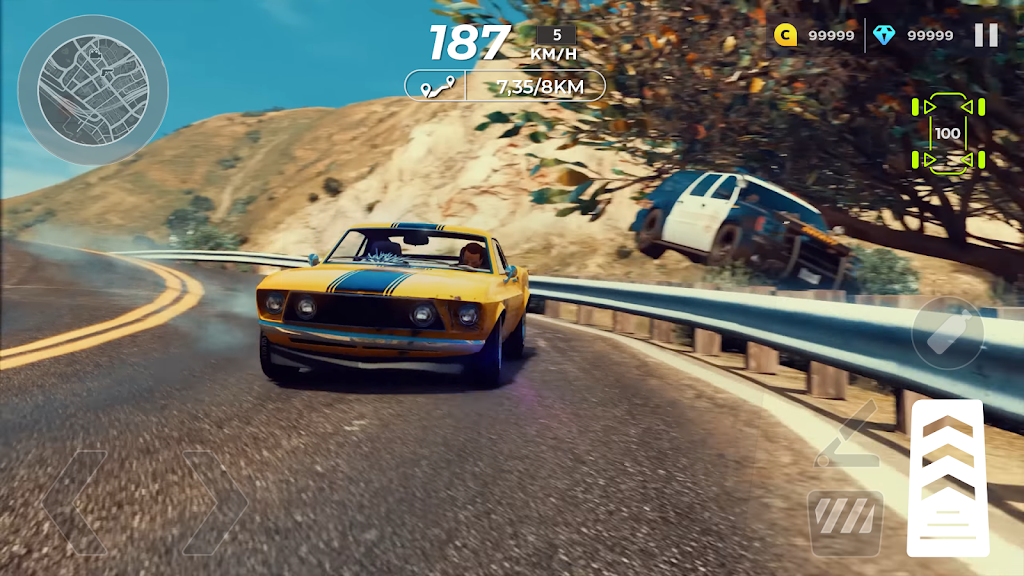This screenshot has height=576, width=1024.
Task: Click the gold coin currency icon
Action: (785, 35)
